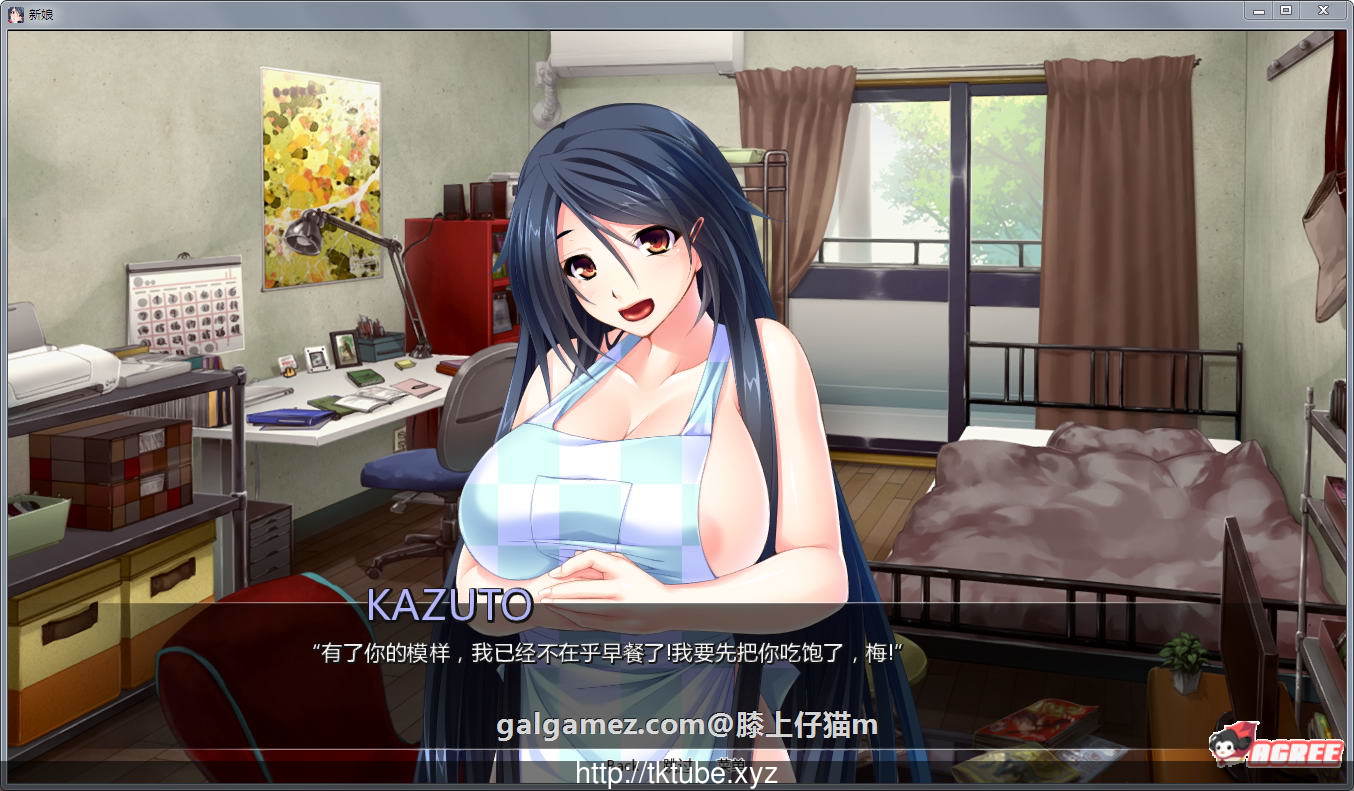Click the tktube.xyz watermark link
Screen dimensions: 1354x791
[677, 775]
